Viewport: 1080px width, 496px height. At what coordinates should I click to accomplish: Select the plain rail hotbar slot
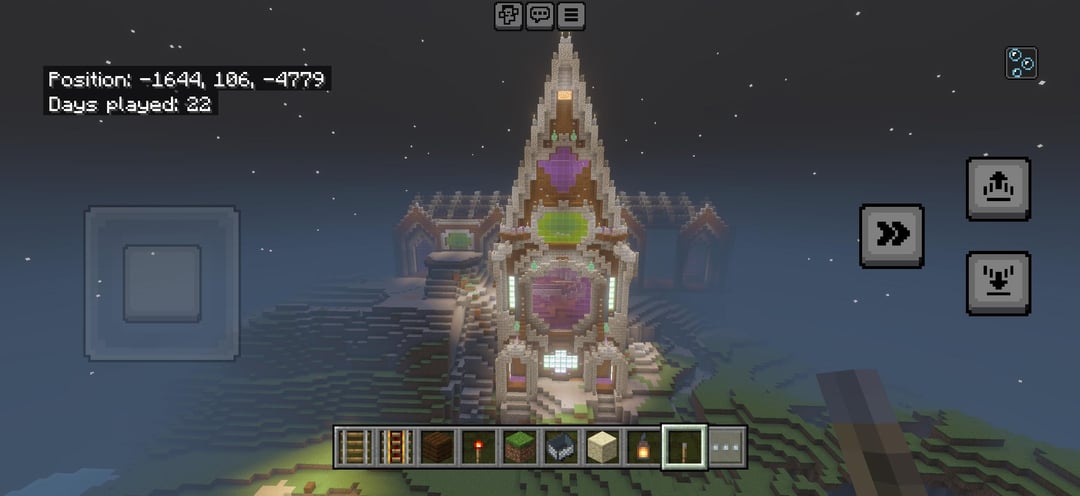pos(353,447)
